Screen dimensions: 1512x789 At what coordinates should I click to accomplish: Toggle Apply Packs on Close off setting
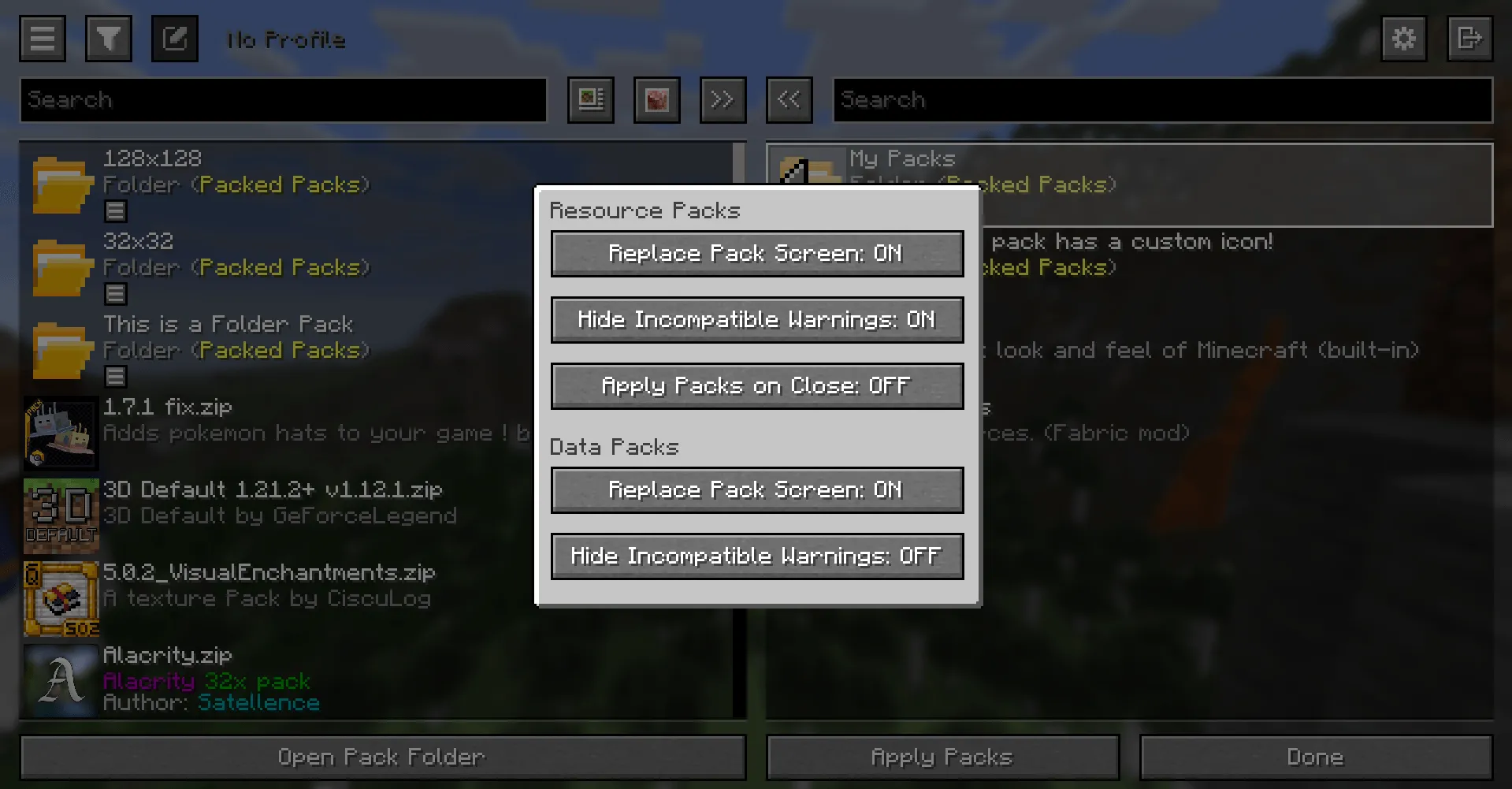pos(756,385)
